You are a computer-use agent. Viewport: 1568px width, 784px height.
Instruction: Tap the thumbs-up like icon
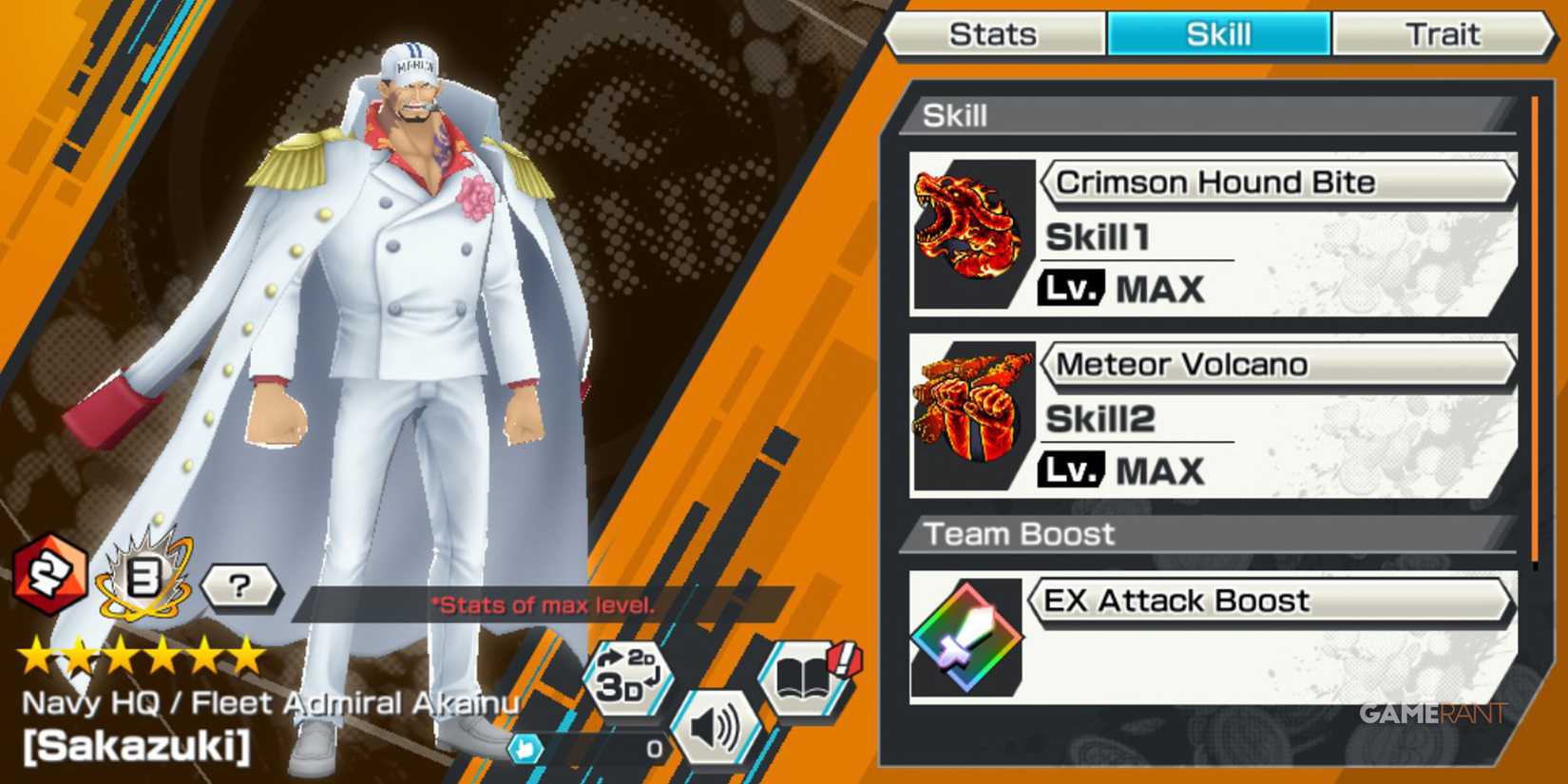coord(528,750)
